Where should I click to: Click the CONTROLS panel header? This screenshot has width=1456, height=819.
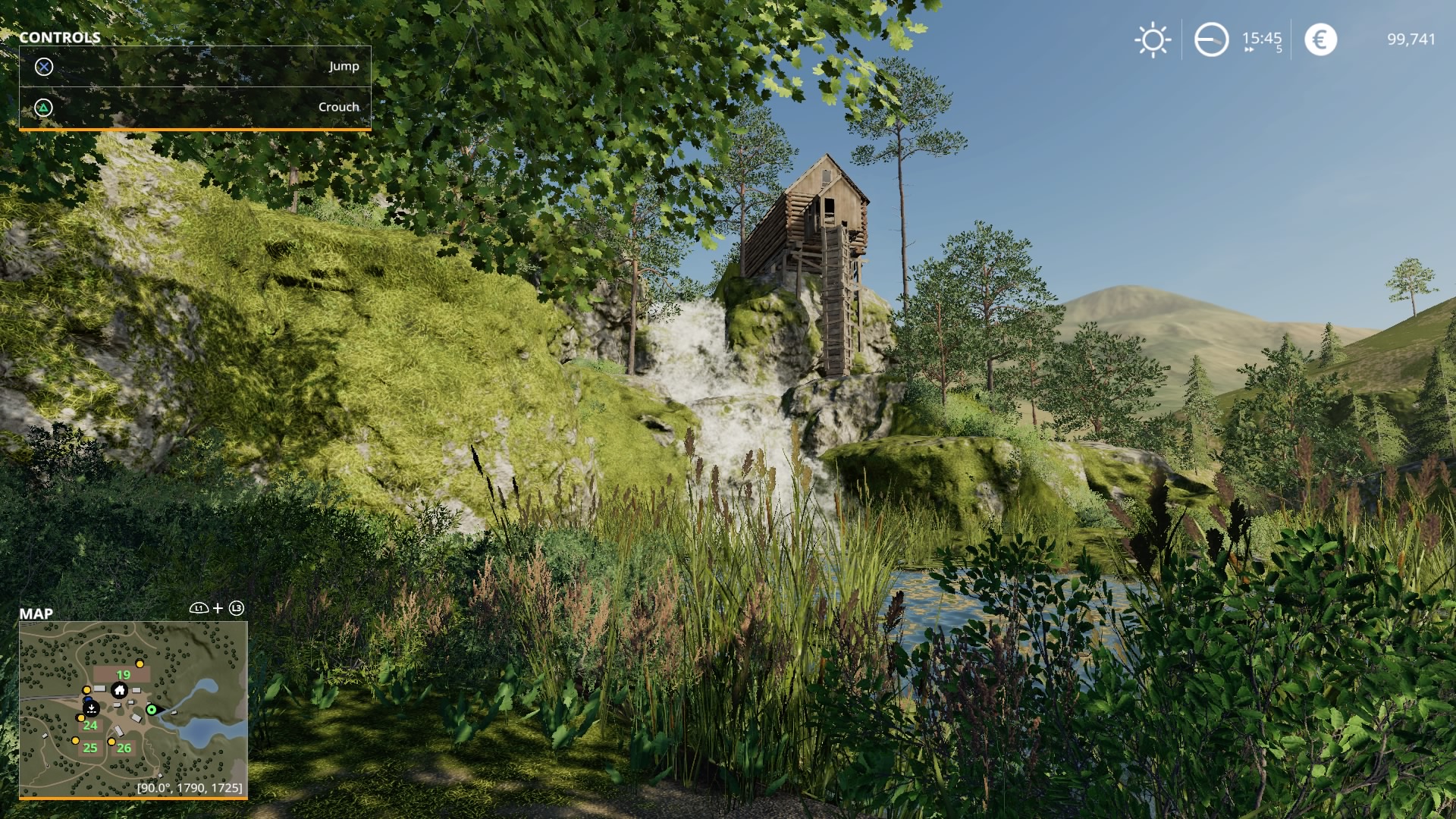point(61,37)
